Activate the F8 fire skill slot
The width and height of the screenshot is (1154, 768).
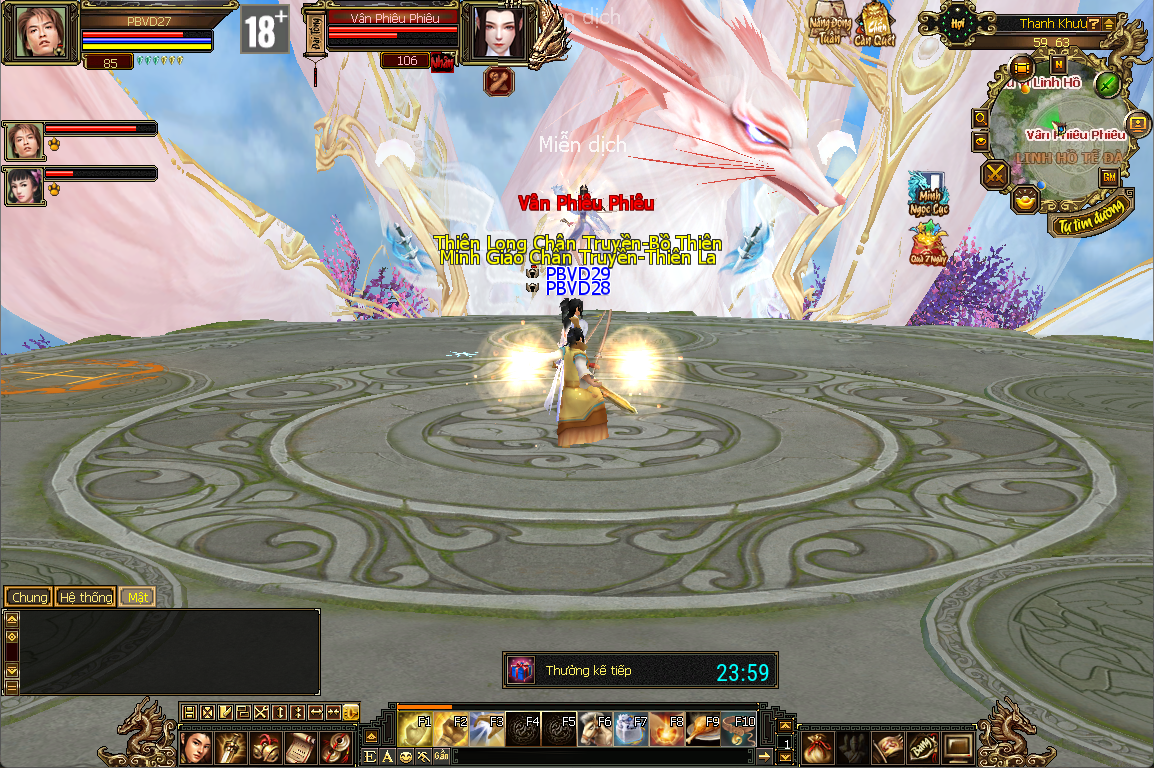pyautogui.click(x=667, y=730)
